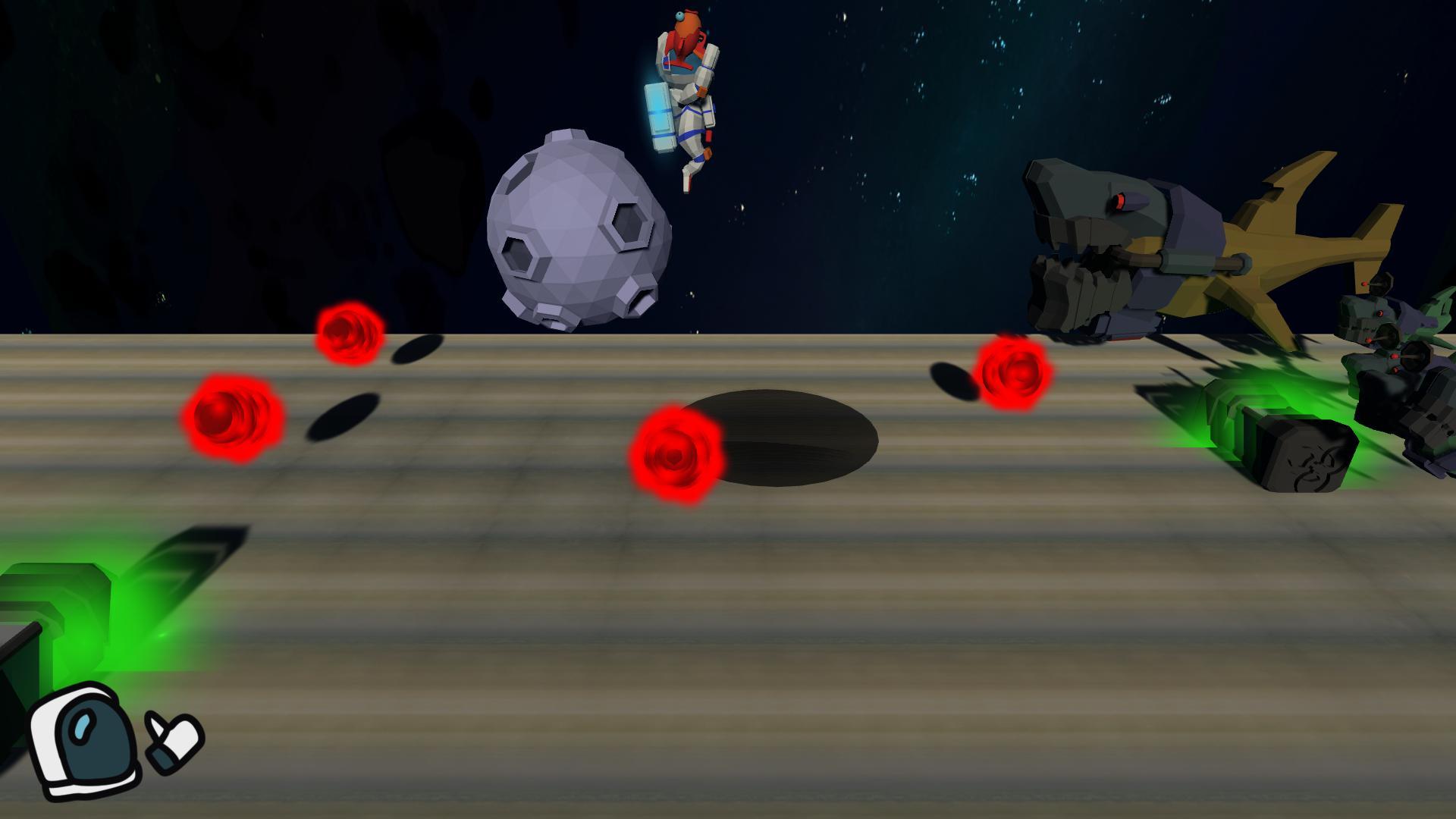The width and height of the screenshot is (1456, 819).
Task: Click the red orb near the black hole
Action: pos(675,455)
